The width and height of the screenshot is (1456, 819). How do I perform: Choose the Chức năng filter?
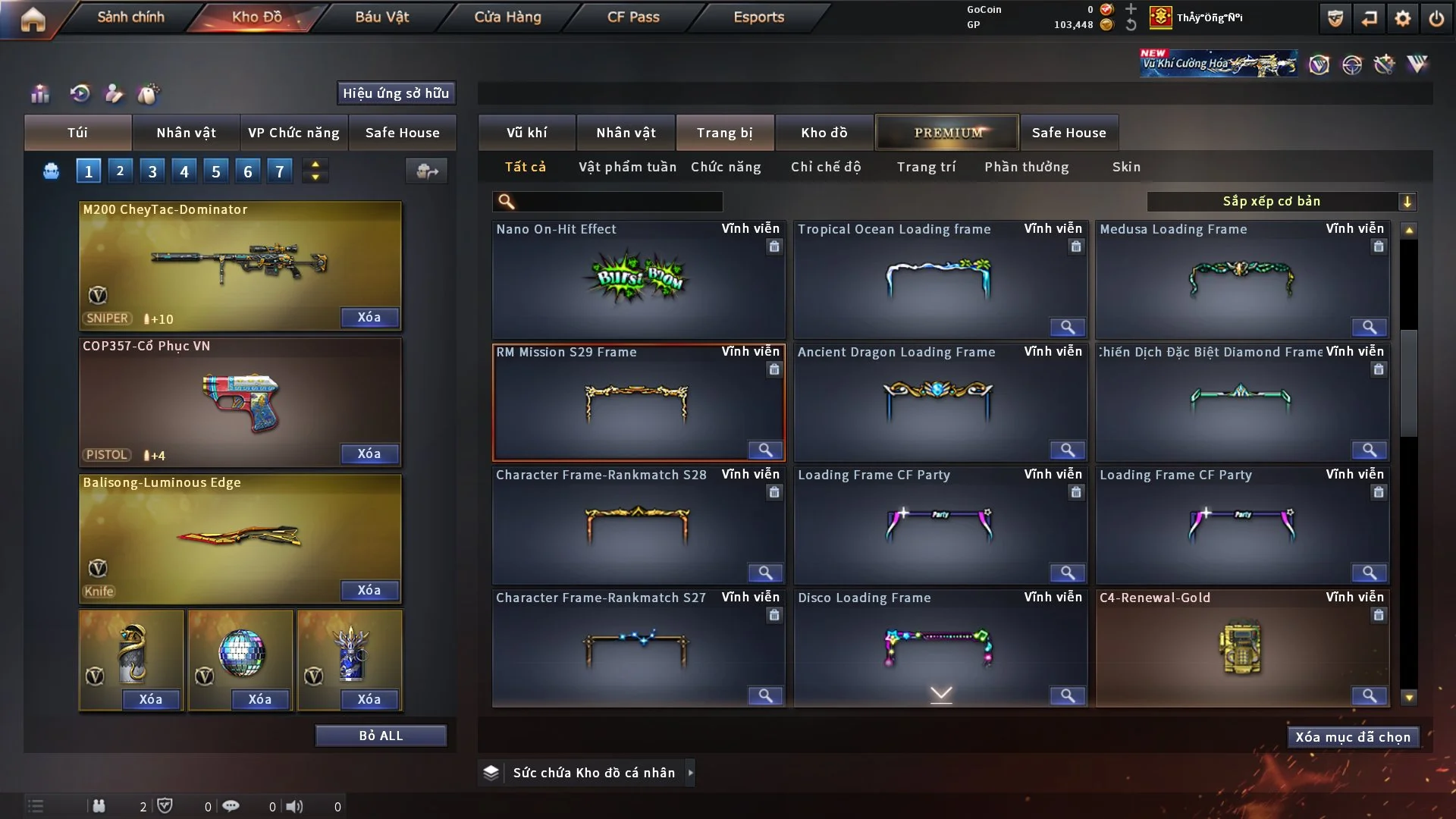coord(726,167)
